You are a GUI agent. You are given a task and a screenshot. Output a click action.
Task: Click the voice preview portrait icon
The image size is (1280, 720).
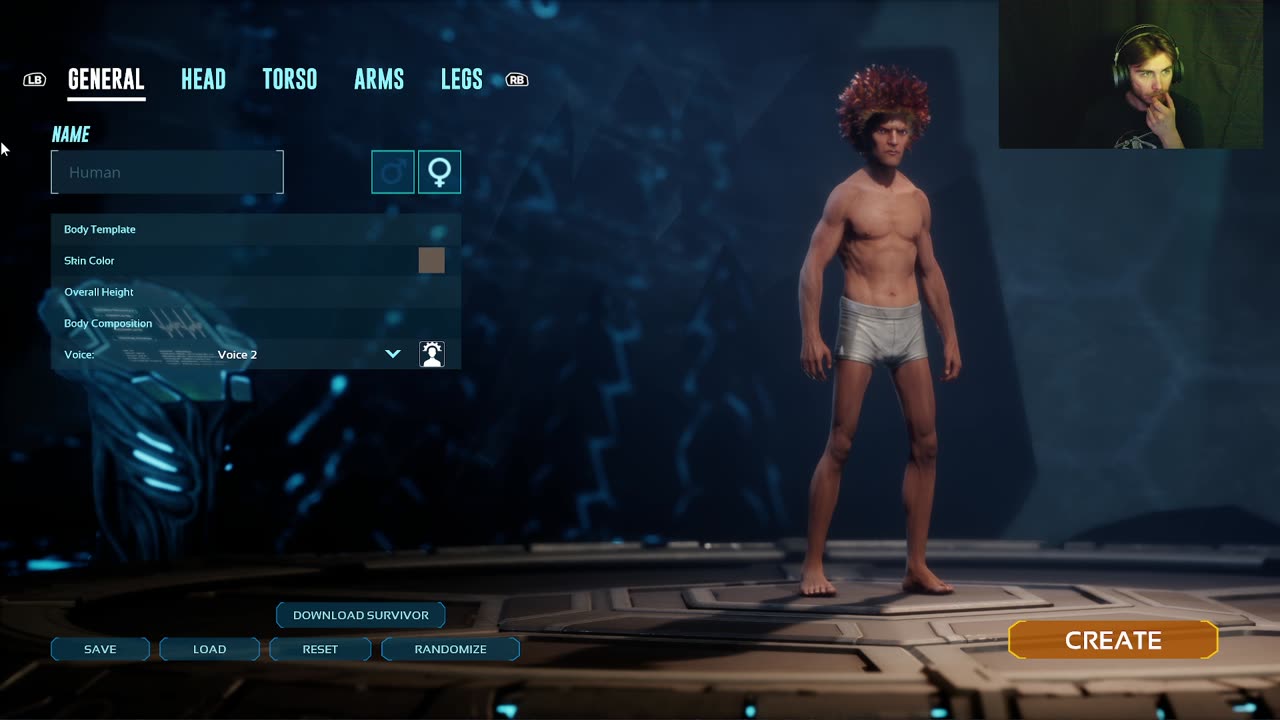[432, 354]
